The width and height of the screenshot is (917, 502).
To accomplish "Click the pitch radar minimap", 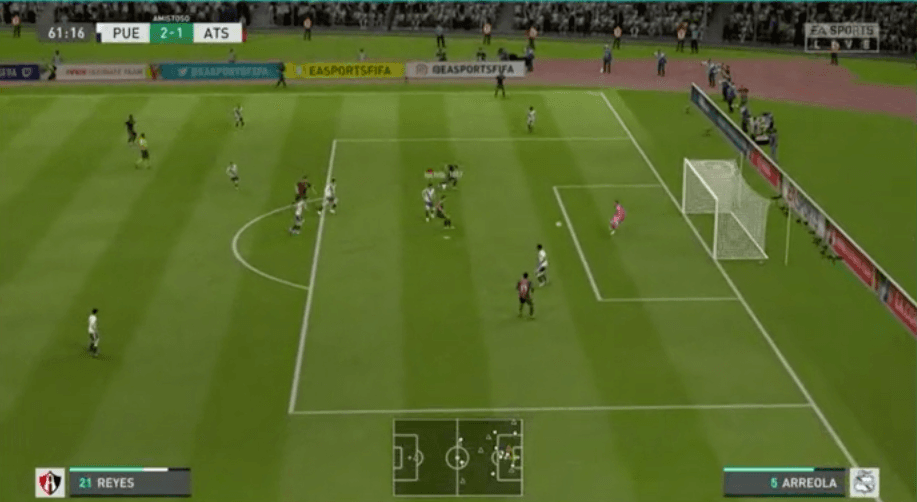I will pyautogui.click(x=457, y=457).
